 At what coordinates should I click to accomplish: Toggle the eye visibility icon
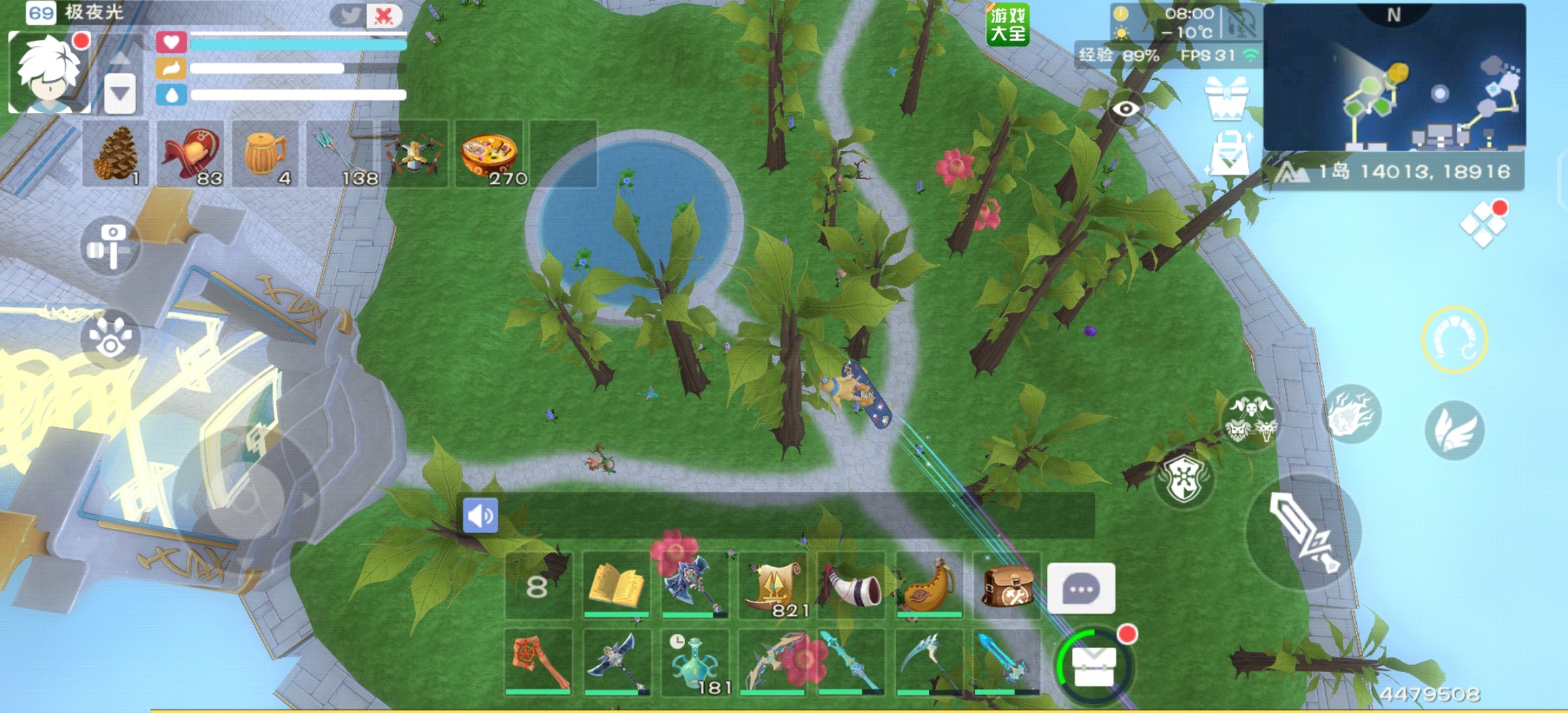click(1126, 109)
